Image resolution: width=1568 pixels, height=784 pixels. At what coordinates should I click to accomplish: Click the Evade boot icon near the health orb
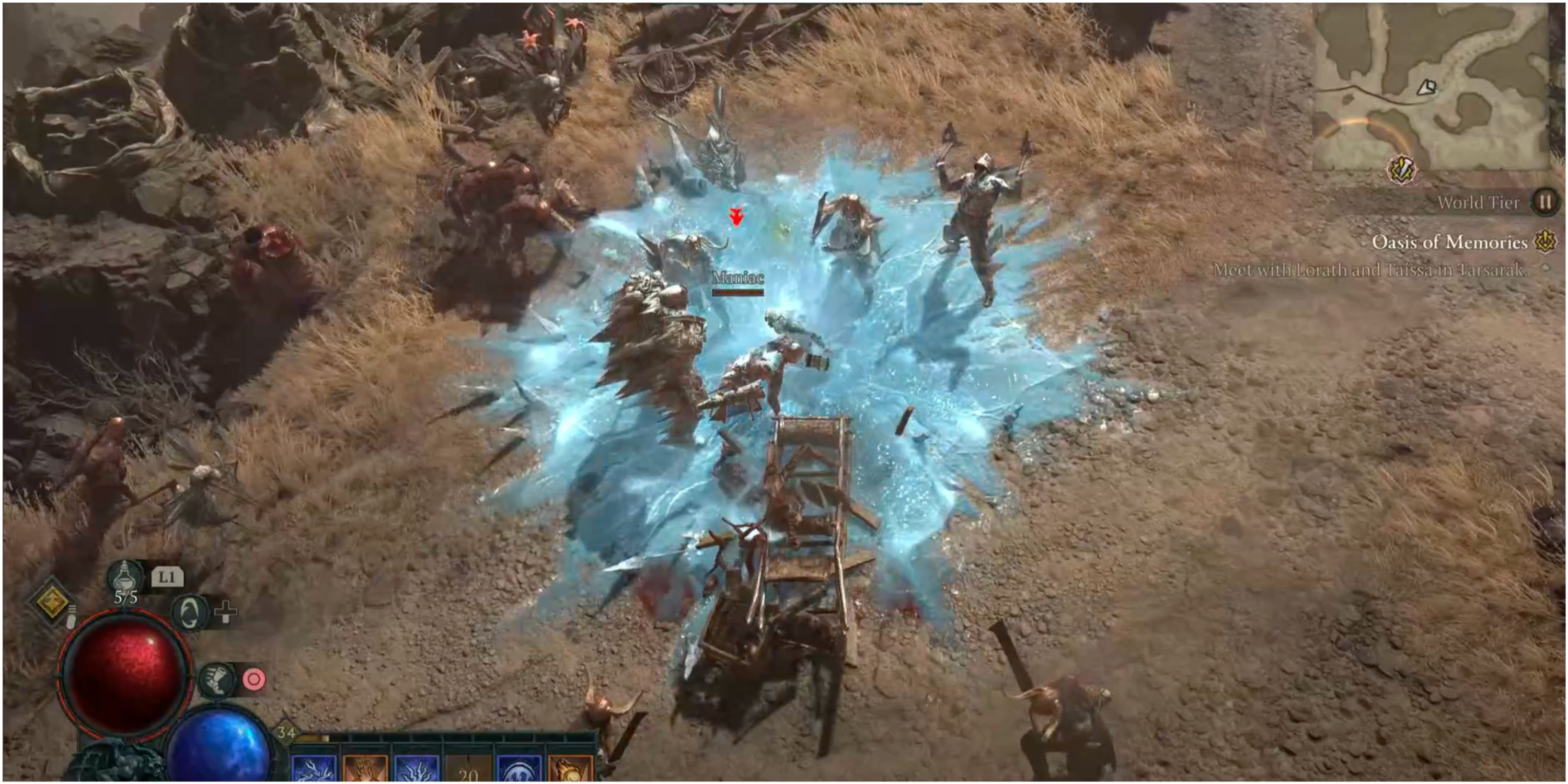(218, 679)
